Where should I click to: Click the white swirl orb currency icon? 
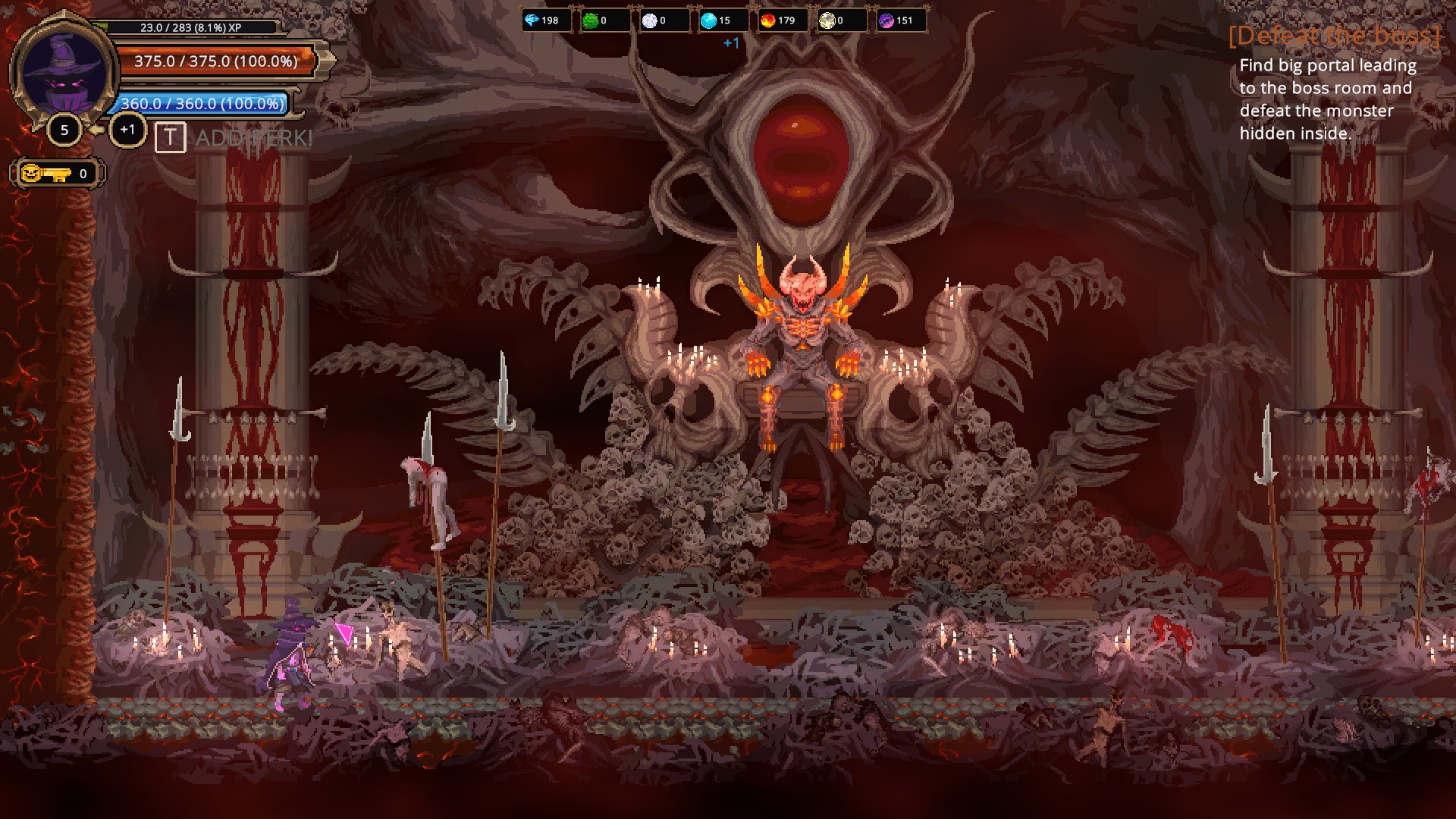[648, 21]
